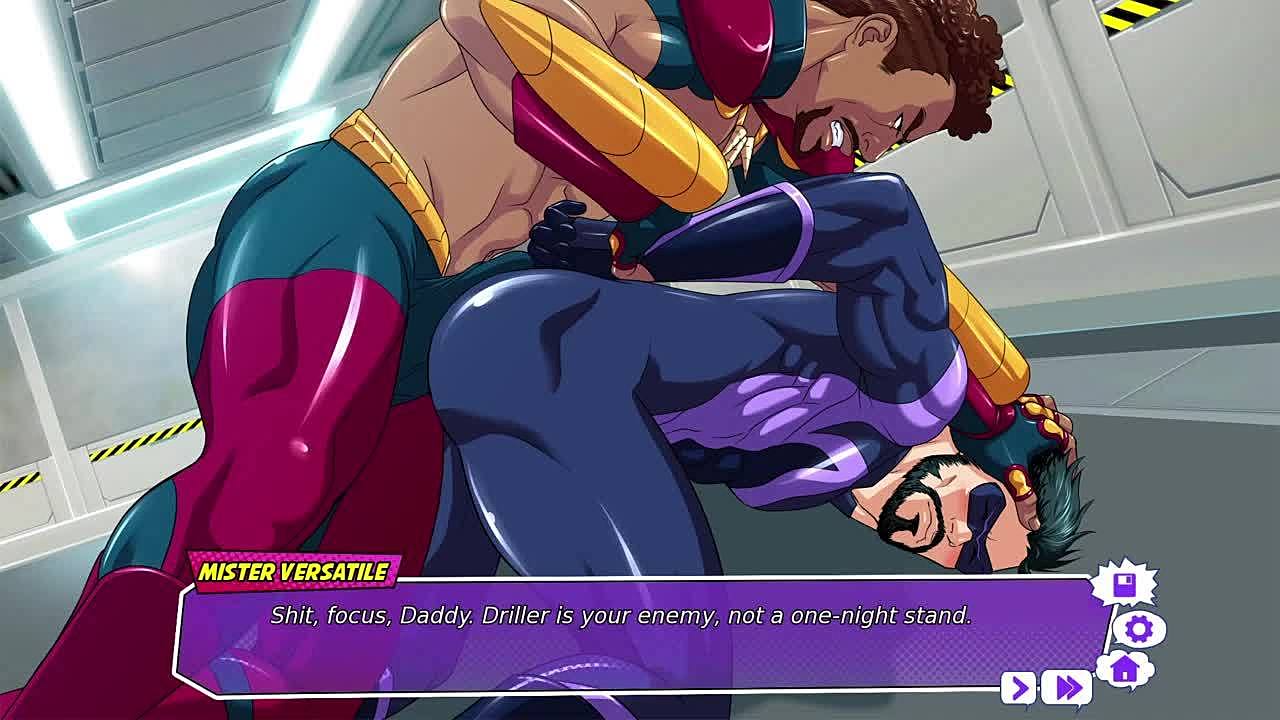This screenshot has height=720, width=1280.
Task: Open the save menu floppy disk icon
Action: (x=1125, y=585)
